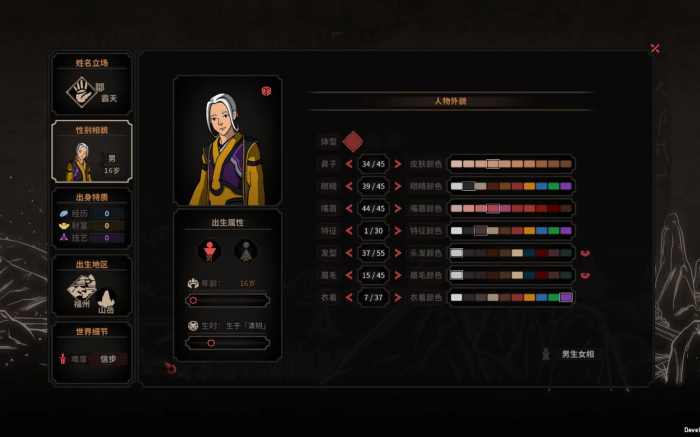Go to the previous 衣着 clothing style
The height and width of the screenshot is (437, 700).
(349, 297)
